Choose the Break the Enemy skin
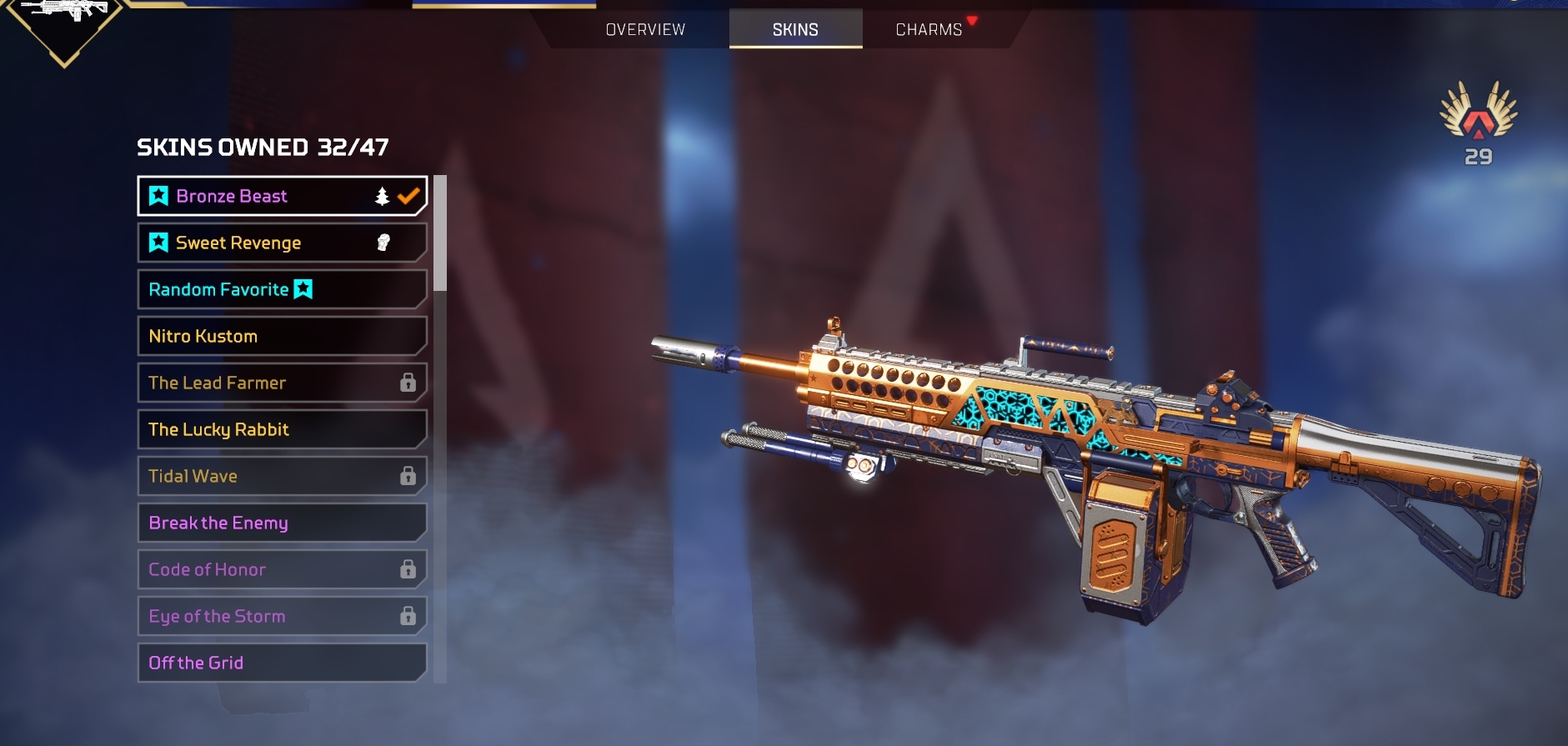1568x746 pixels. [282, 523]
